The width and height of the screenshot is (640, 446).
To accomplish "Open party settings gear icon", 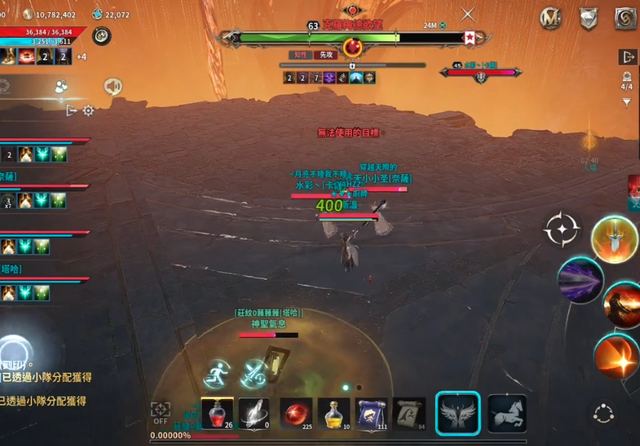I will (88, 111).
